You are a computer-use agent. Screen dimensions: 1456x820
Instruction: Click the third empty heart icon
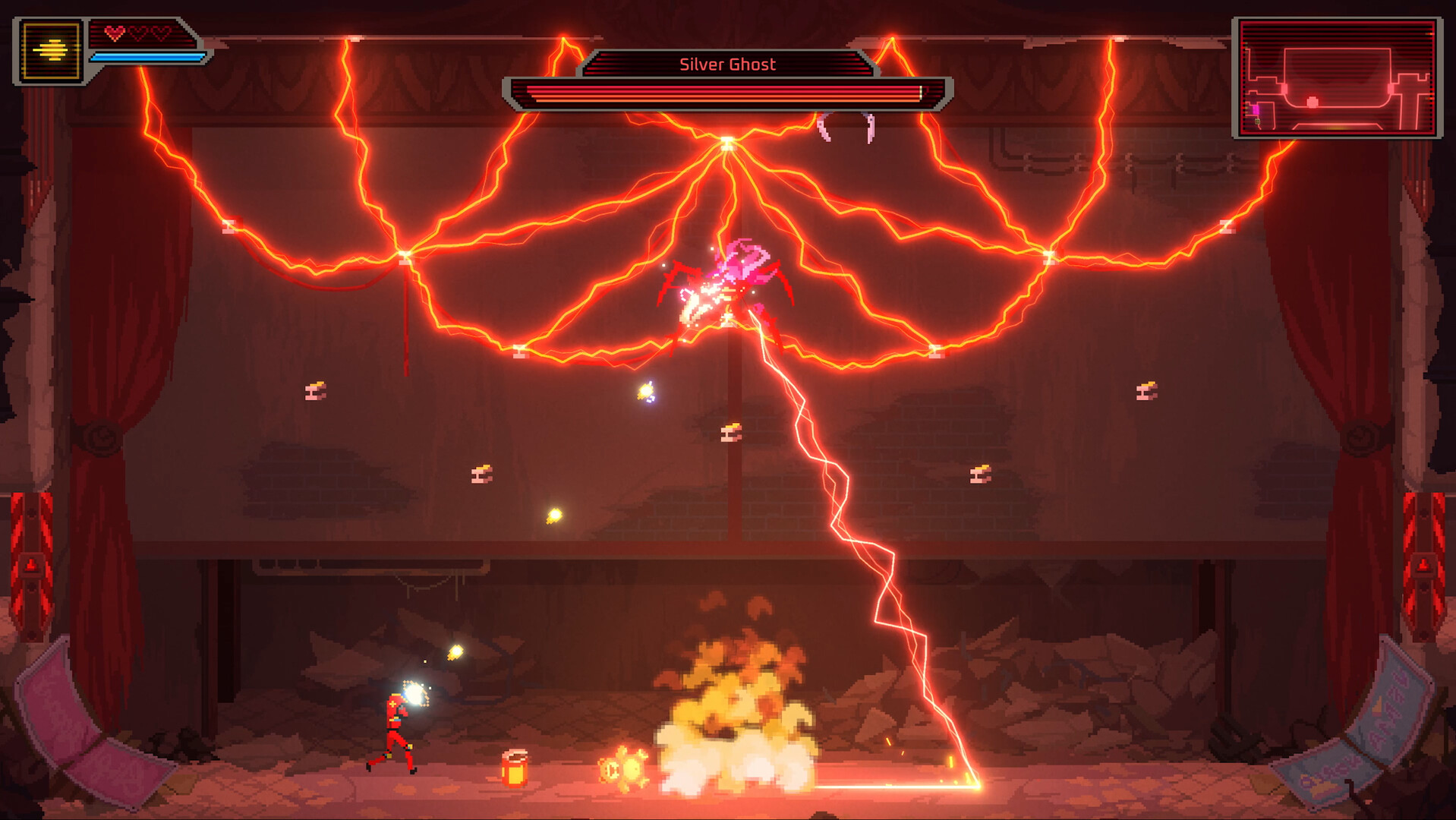pyautogui.click(x=164, y=33)
